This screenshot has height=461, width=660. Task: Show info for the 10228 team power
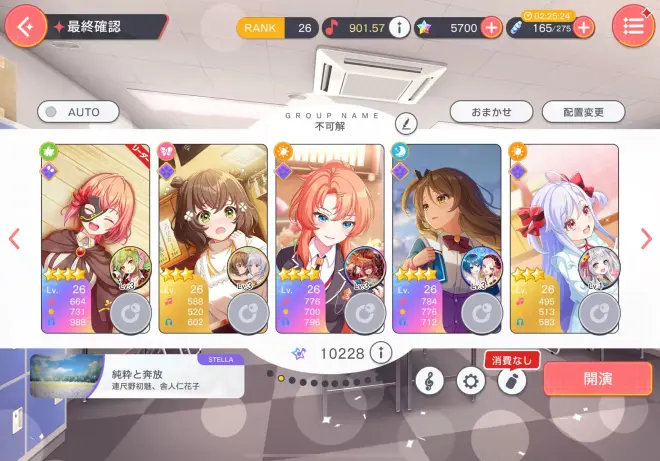tap(379, 352)
